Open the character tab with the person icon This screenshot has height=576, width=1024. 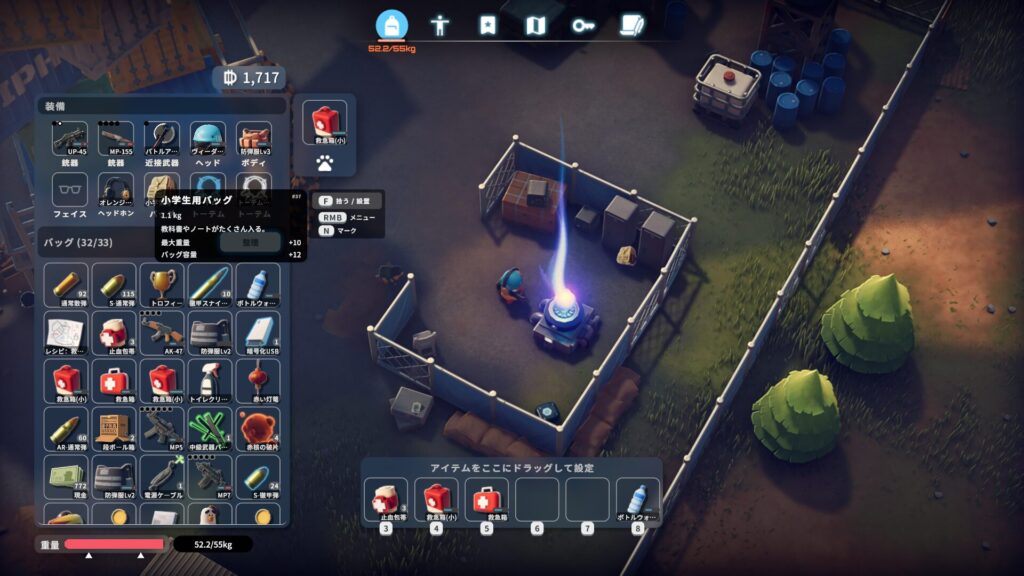[439, 25]
